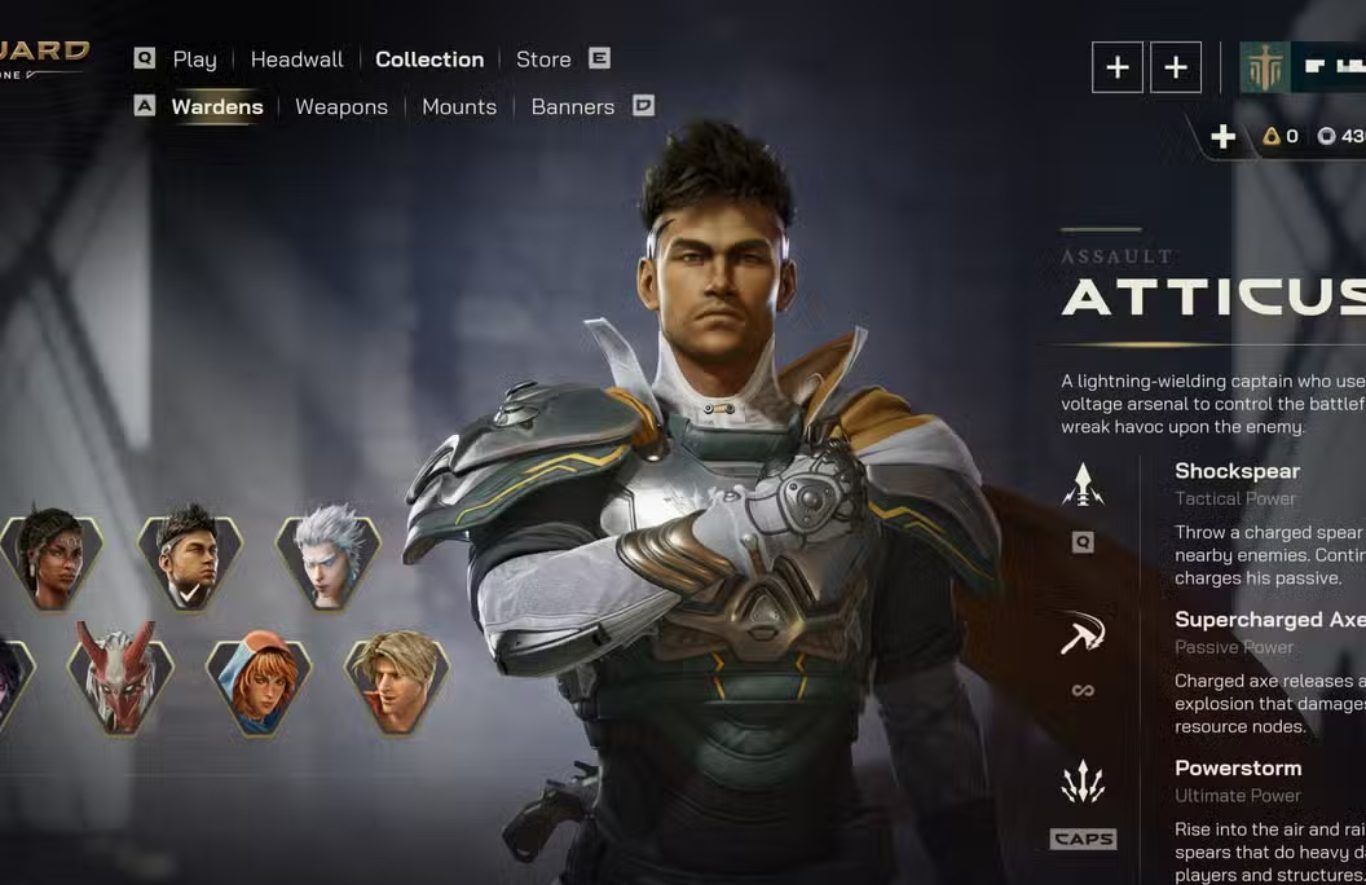Select the blond-haired warden portrait
Image resolution: width=1366 pixels, height=885 pixels.
pos(397,682)
